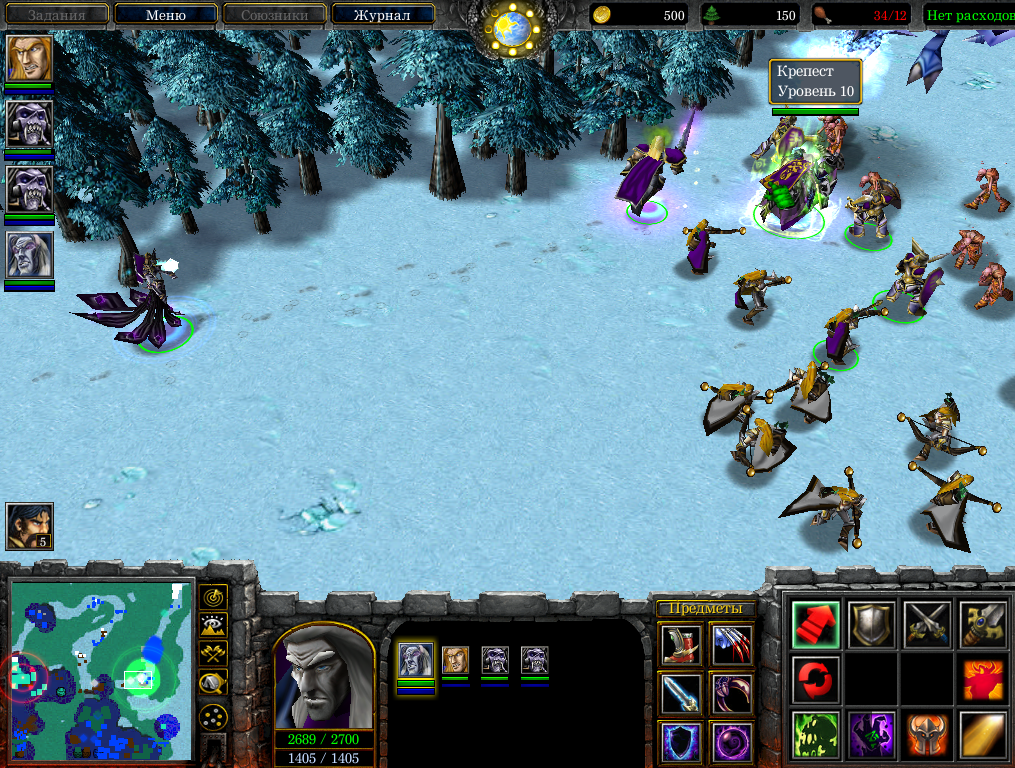Activate the minimap signal ping button
1015x768 pixels.
[212, 597]
